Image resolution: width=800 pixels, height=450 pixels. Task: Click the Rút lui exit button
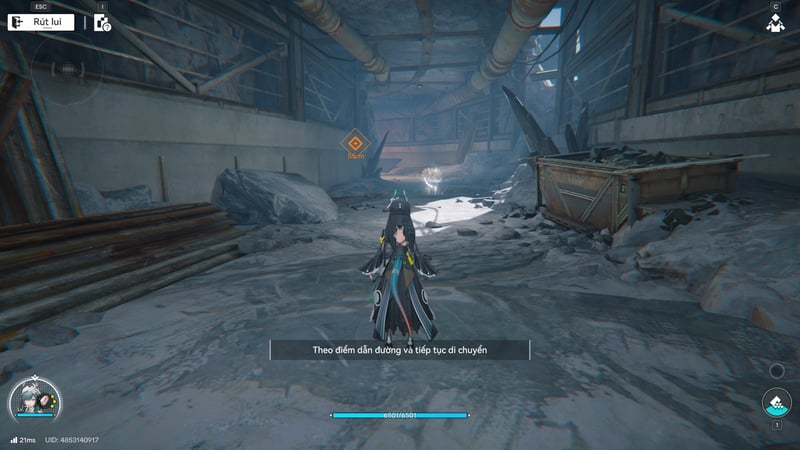pos(41,22)
